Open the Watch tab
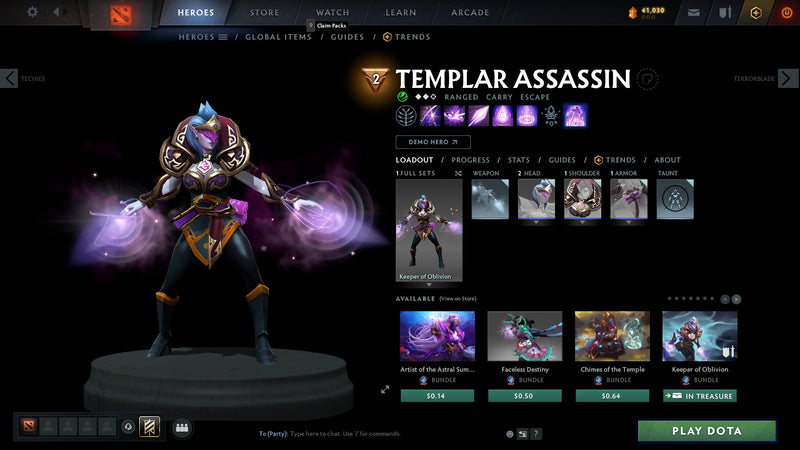 pyautogui.click(x=333, y=13)
